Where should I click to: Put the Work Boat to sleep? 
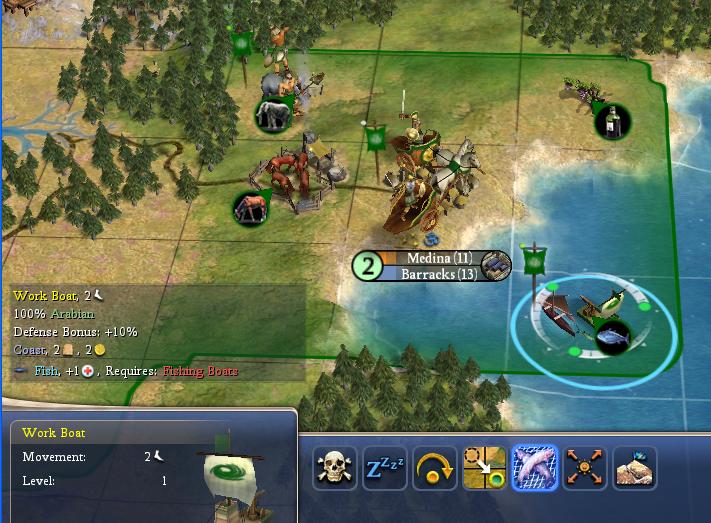[385, 468]
